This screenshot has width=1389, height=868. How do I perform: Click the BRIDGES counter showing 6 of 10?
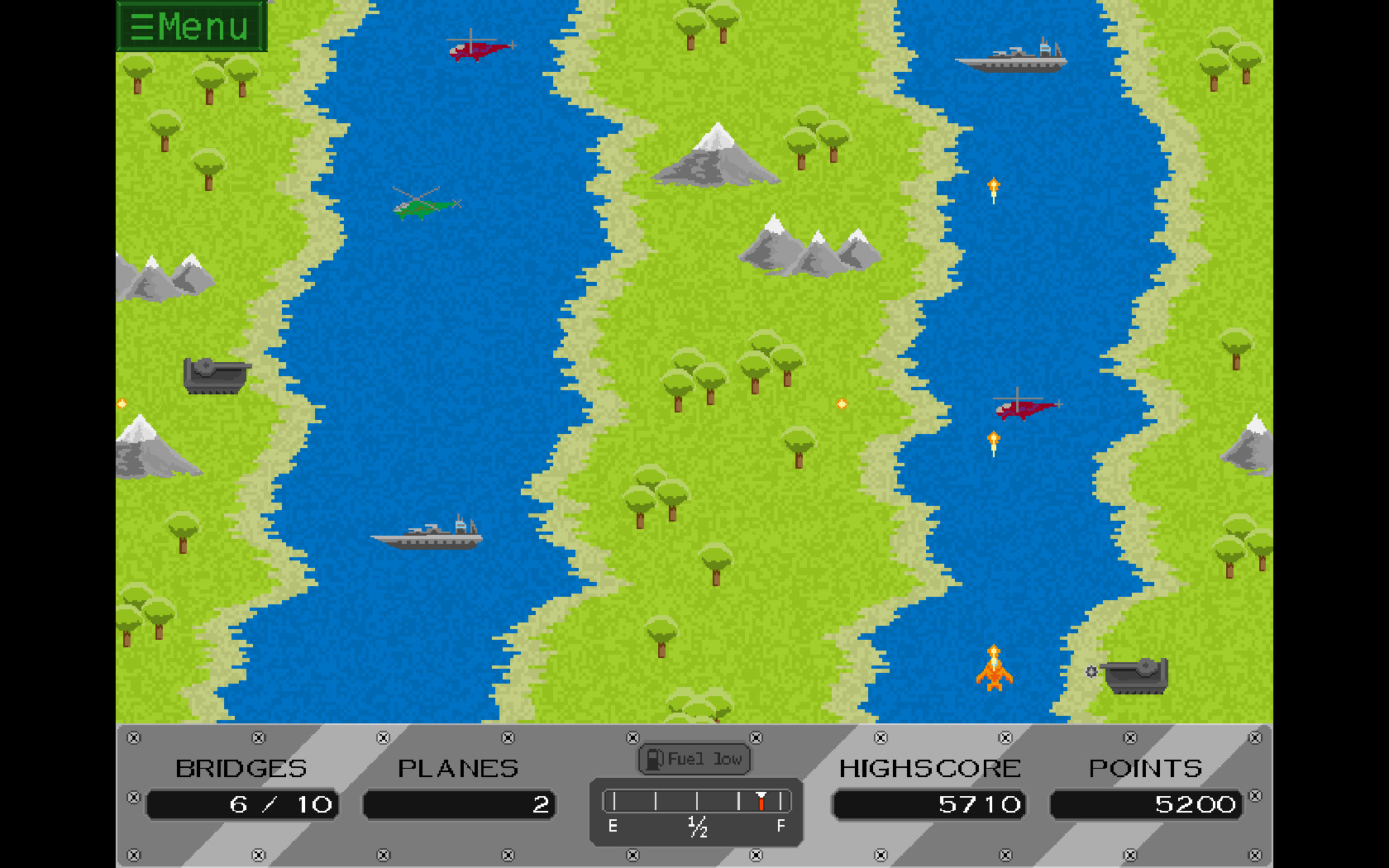pos(242,804)
